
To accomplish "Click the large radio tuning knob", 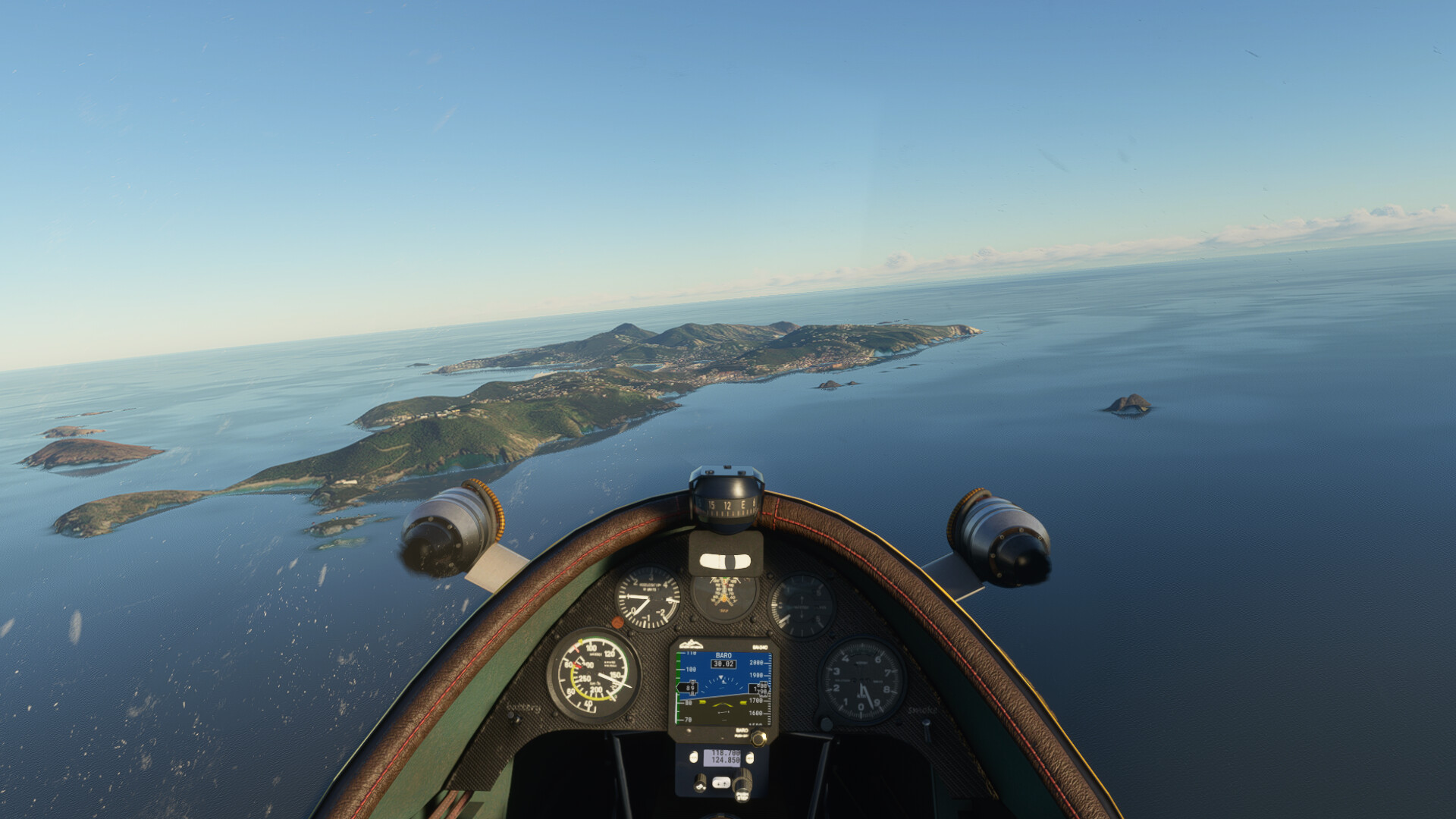I will pyautogui.click(x=742, y=782).
